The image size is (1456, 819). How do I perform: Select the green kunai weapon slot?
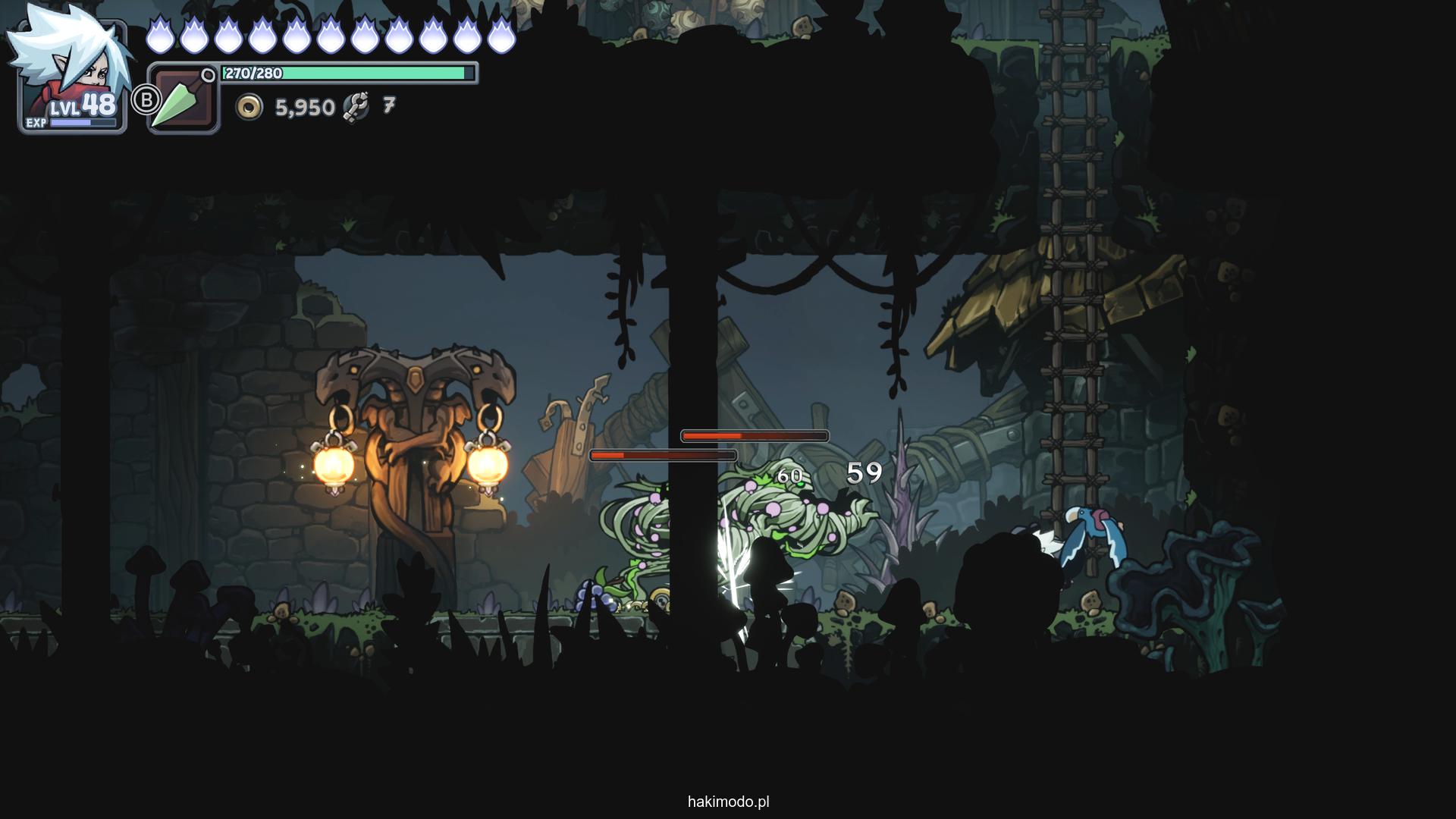pyautogui.click(x=184, y=100)
